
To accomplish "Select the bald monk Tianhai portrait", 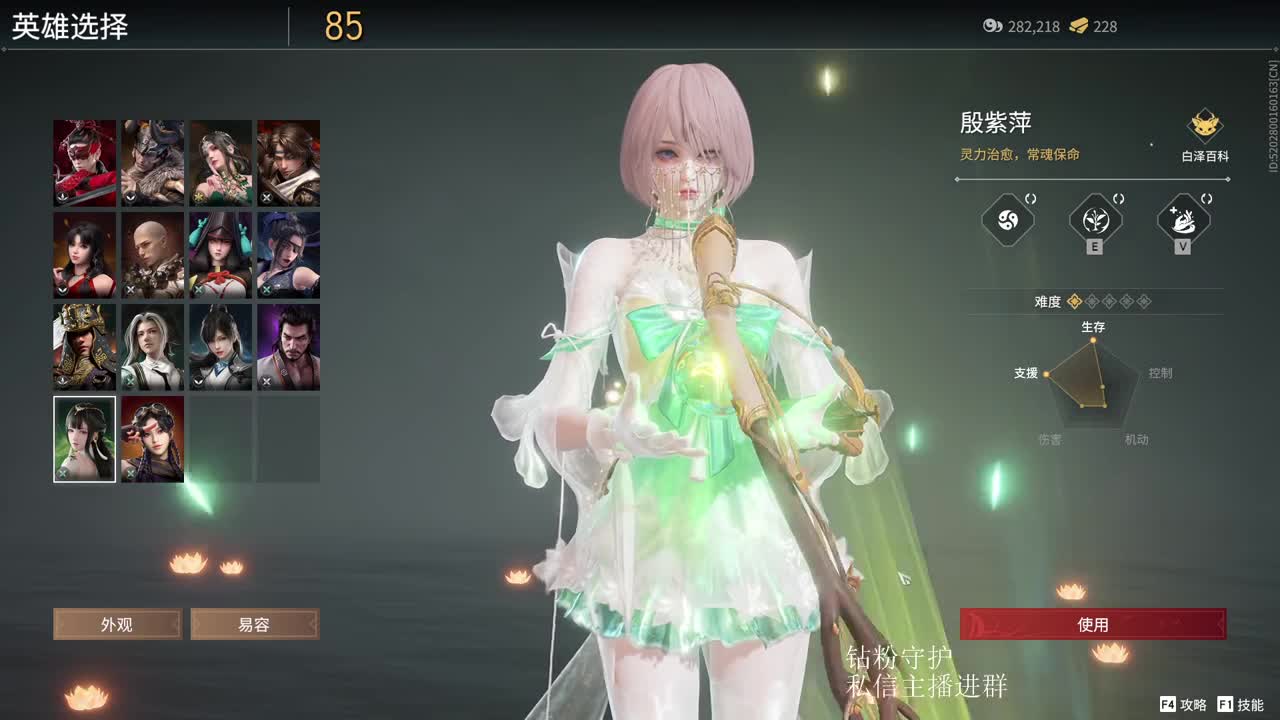I will 152,254.
